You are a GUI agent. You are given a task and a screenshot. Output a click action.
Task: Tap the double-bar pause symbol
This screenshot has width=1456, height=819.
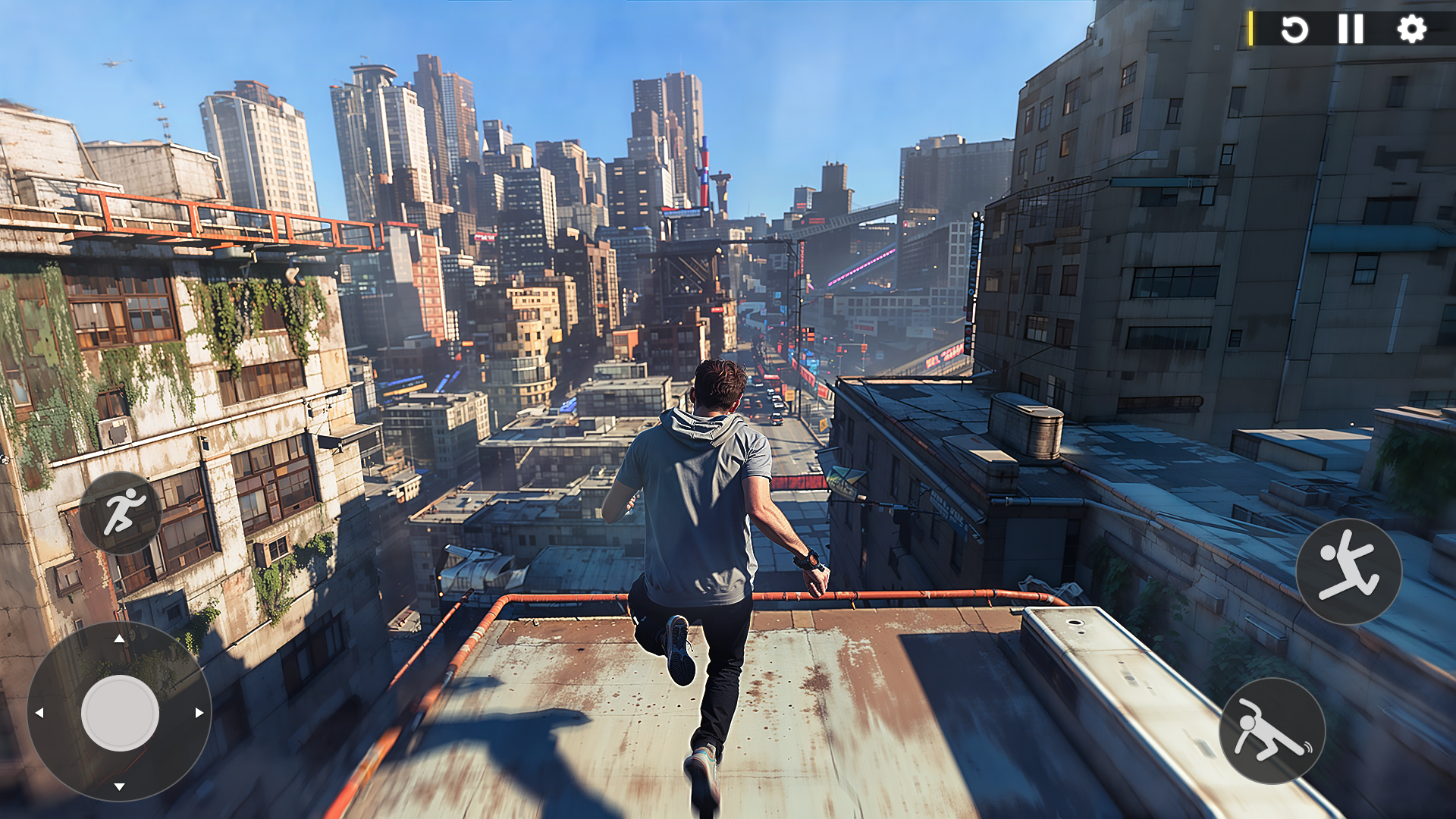[x=1351, y=30]
